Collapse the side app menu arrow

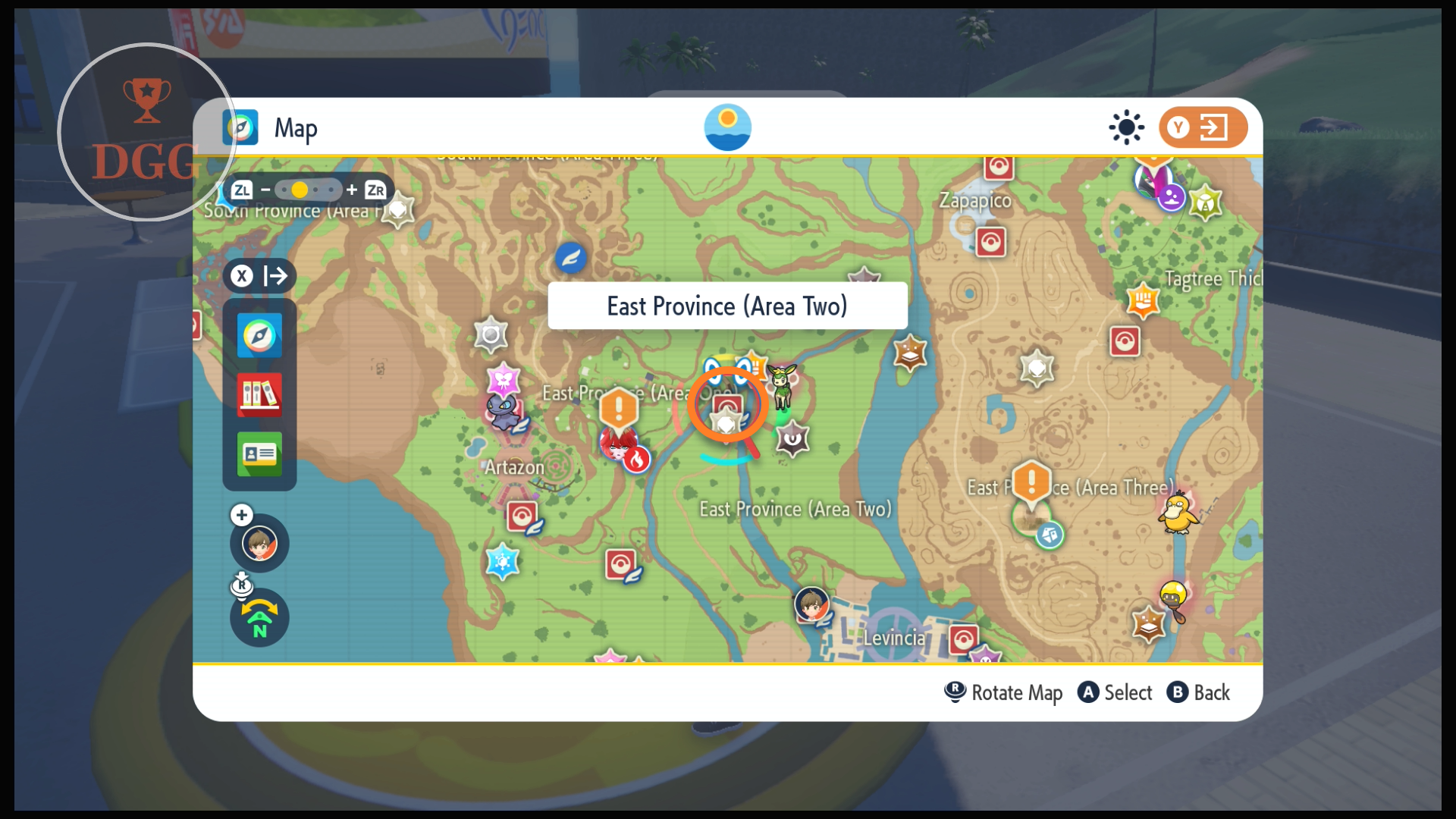coord(259,275)
